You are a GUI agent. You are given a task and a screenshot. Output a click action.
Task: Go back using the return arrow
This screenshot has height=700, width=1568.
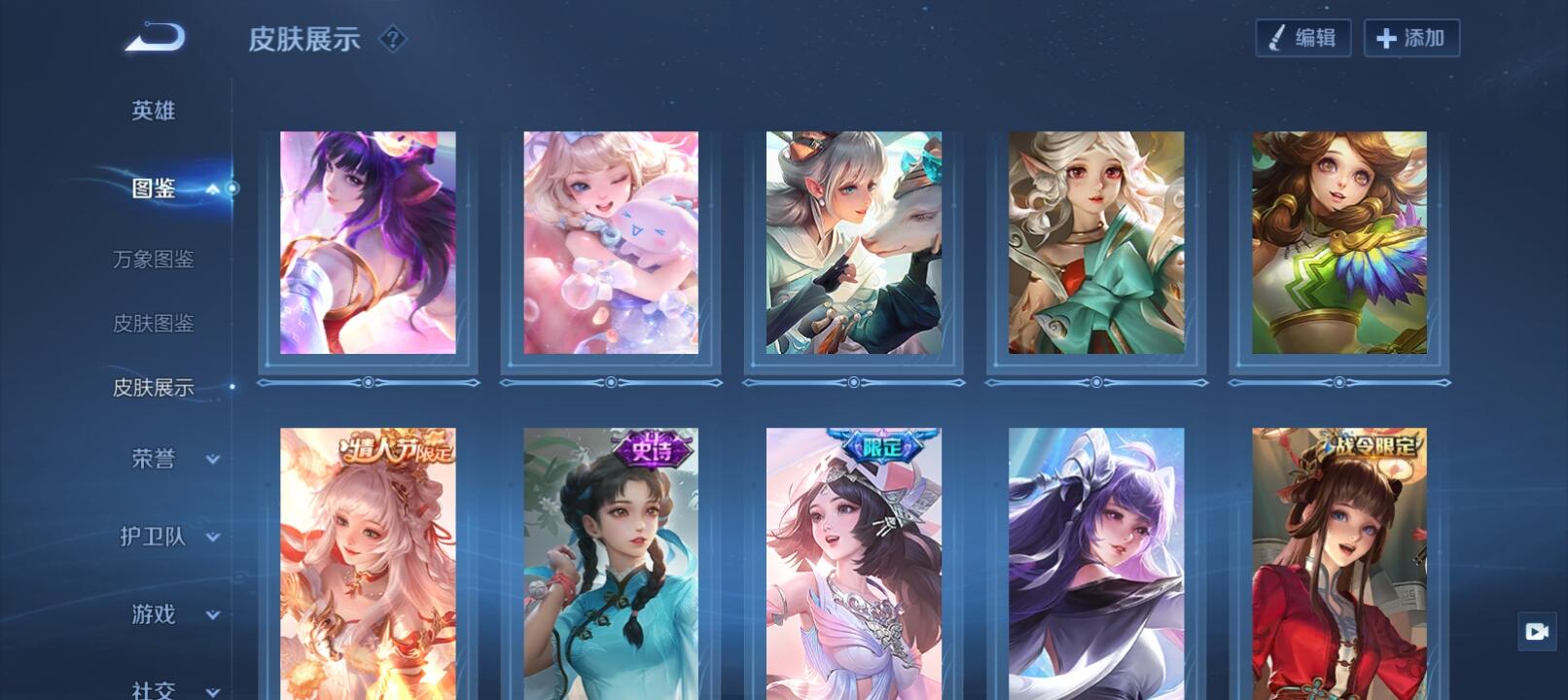155,38
